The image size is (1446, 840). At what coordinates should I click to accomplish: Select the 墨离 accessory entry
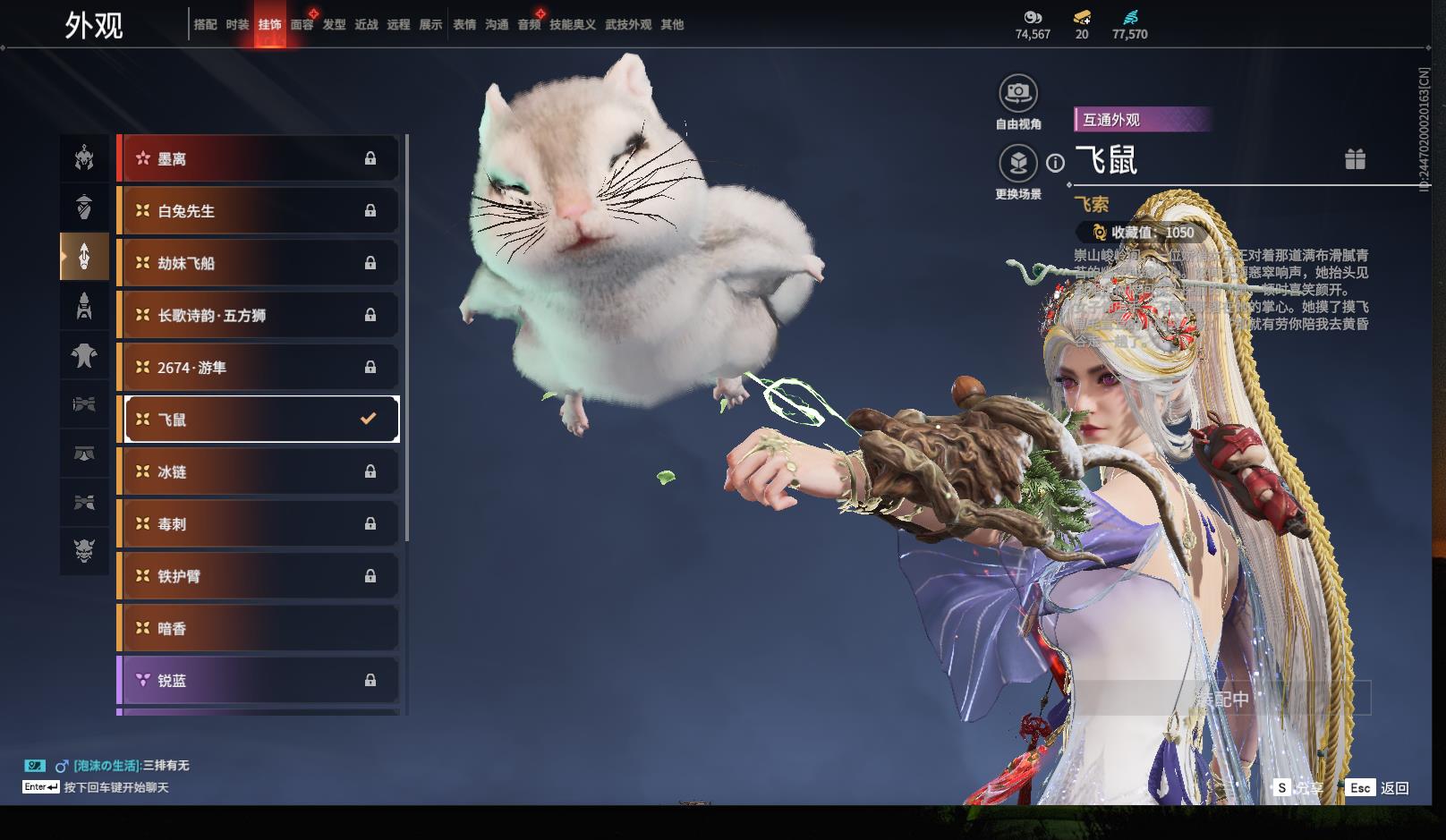click(x=258, y=159)
